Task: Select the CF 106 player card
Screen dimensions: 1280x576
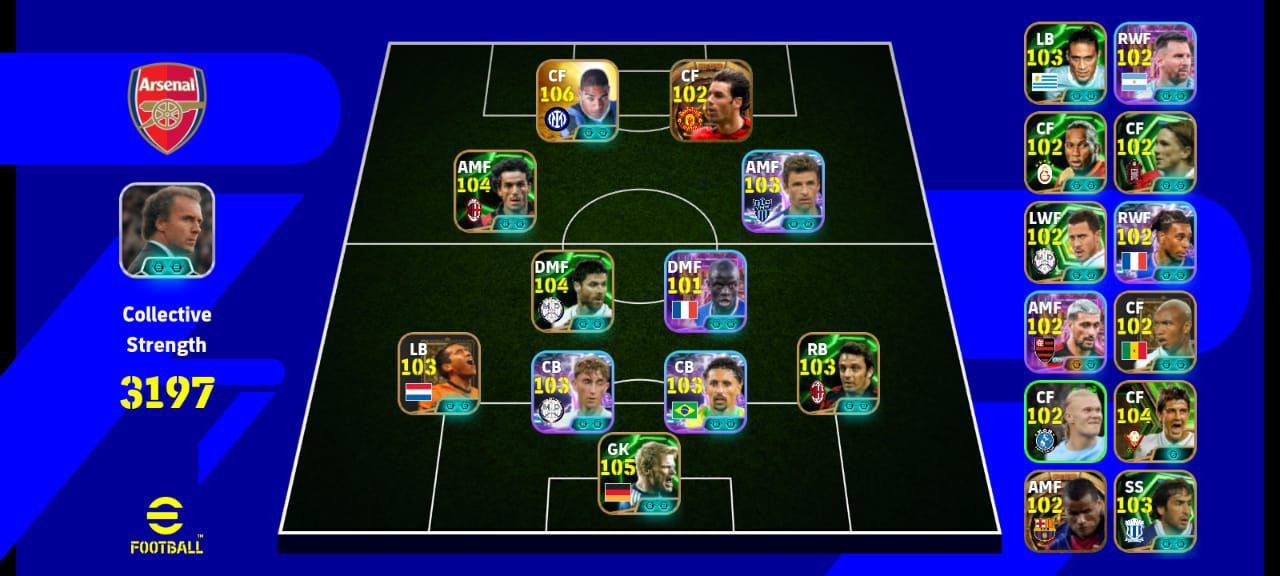Action: (x=577, y=101)
